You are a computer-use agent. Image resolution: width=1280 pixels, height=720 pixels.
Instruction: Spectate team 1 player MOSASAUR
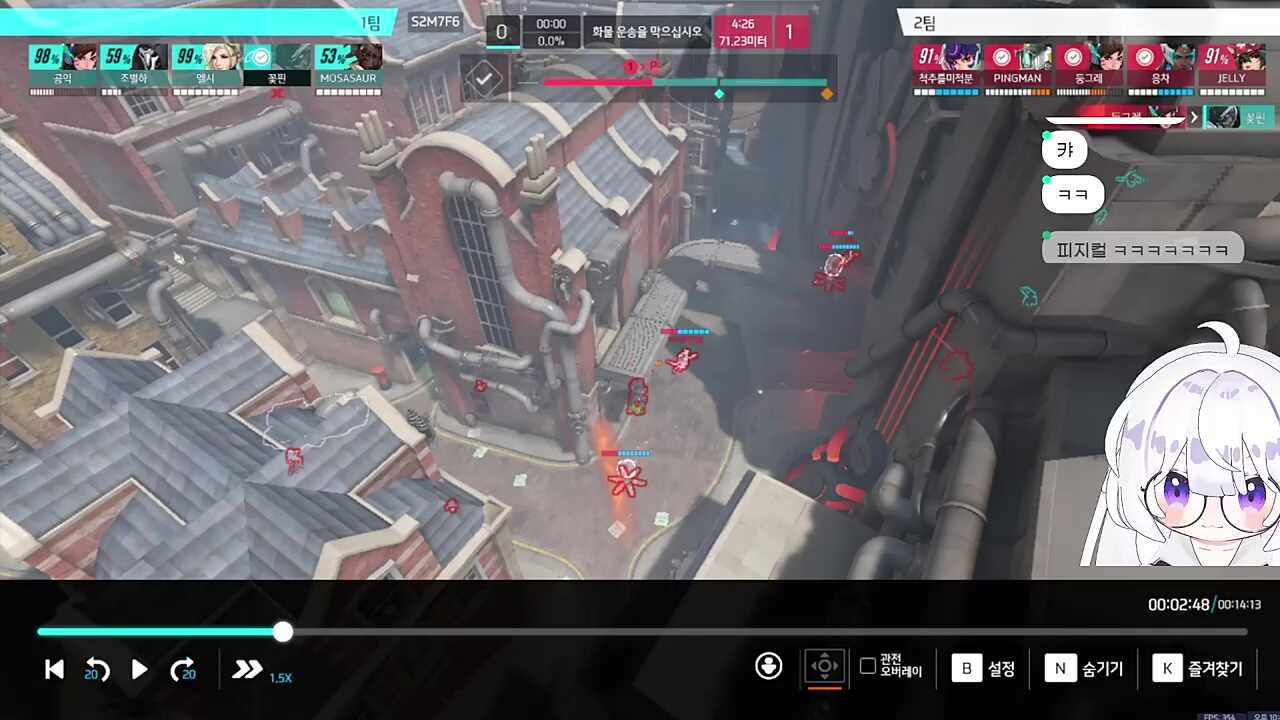[348, 66]
